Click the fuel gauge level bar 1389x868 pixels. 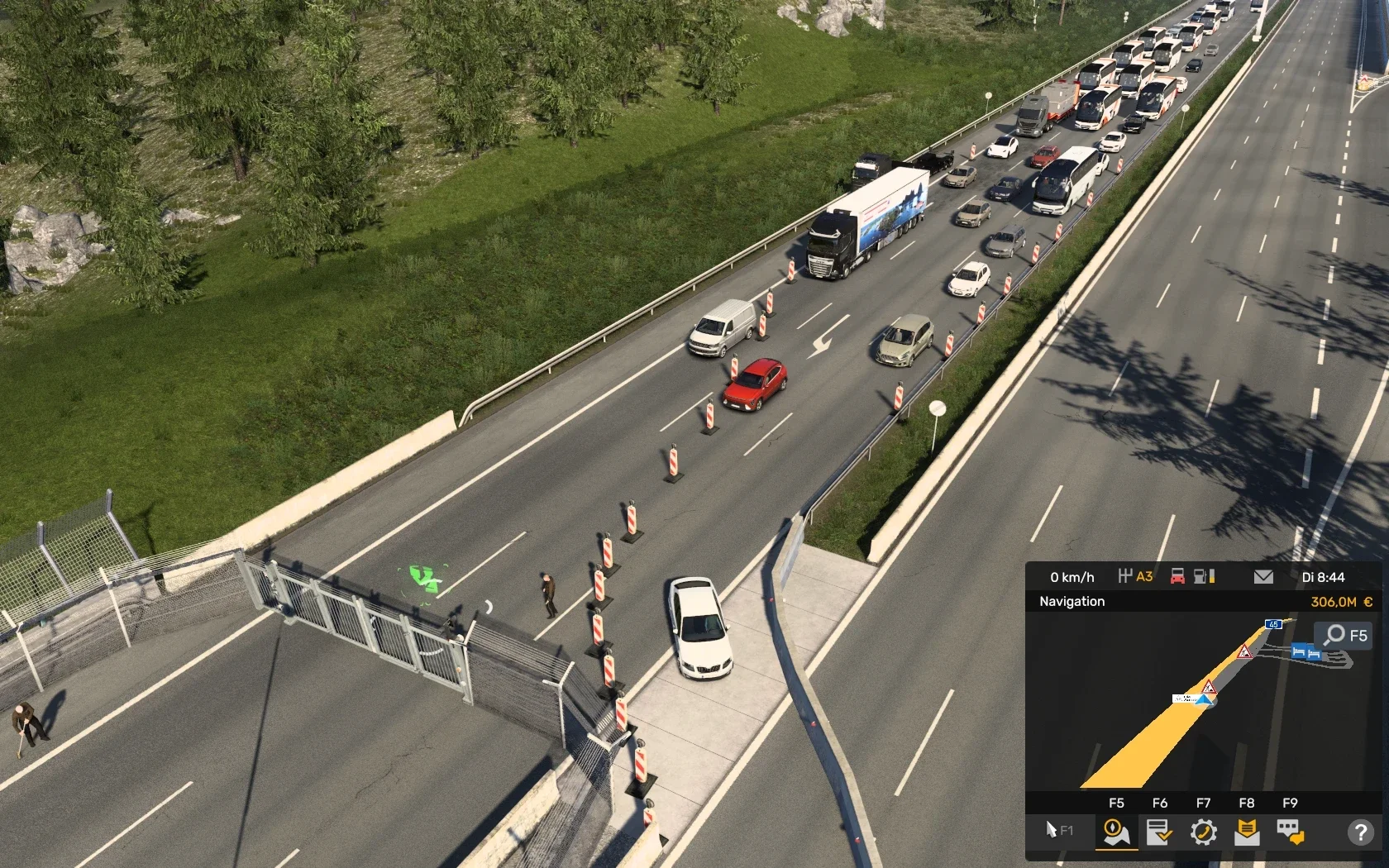click(x=1212, y=577)
